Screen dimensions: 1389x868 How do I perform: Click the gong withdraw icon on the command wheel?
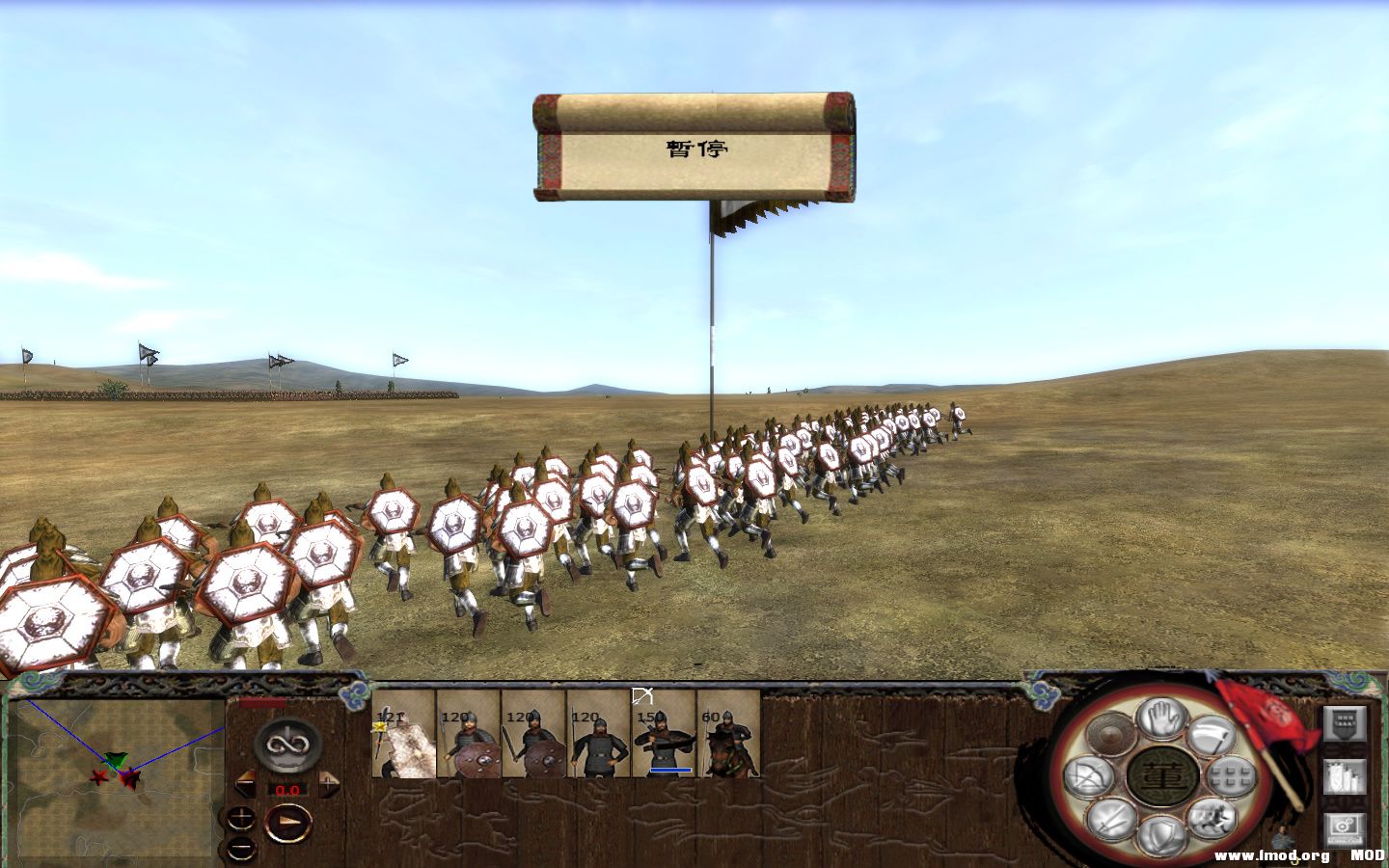click(1109, 733)
